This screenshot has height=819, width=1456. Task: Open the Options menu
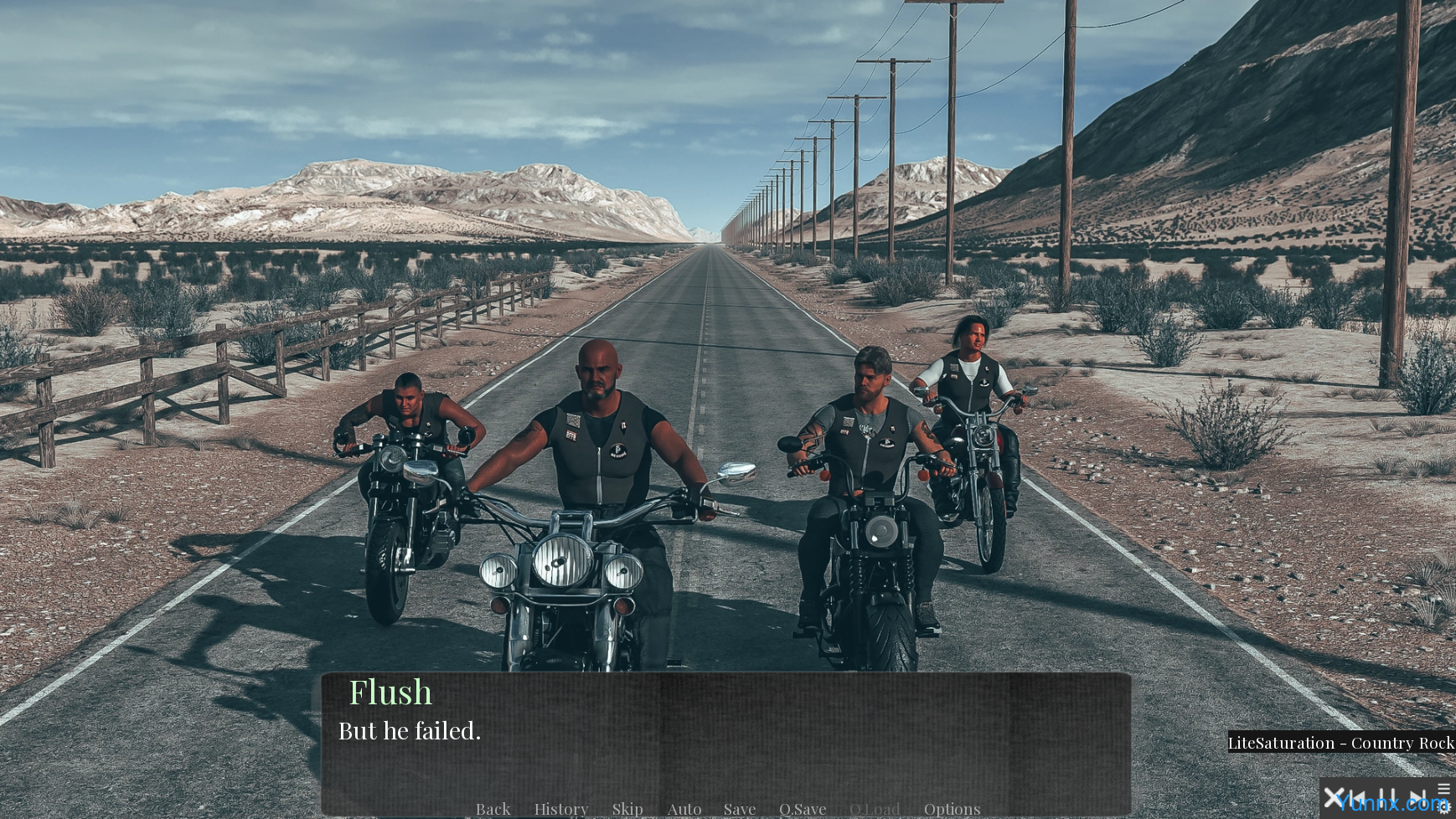(x=952, y=808)
